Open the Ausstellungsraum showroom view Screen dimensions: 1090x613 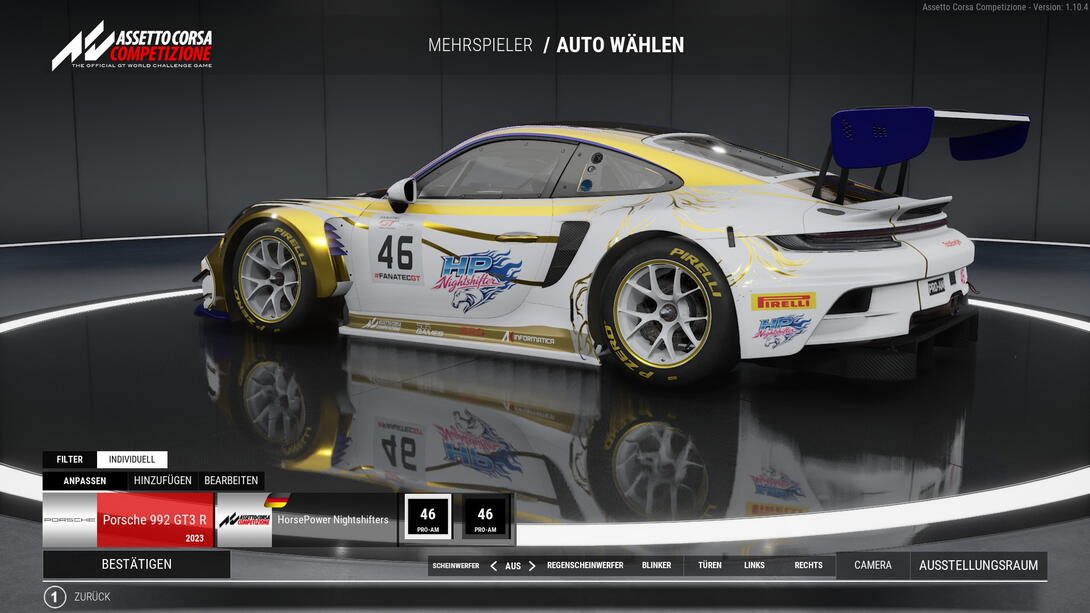[x=978, y=566]
